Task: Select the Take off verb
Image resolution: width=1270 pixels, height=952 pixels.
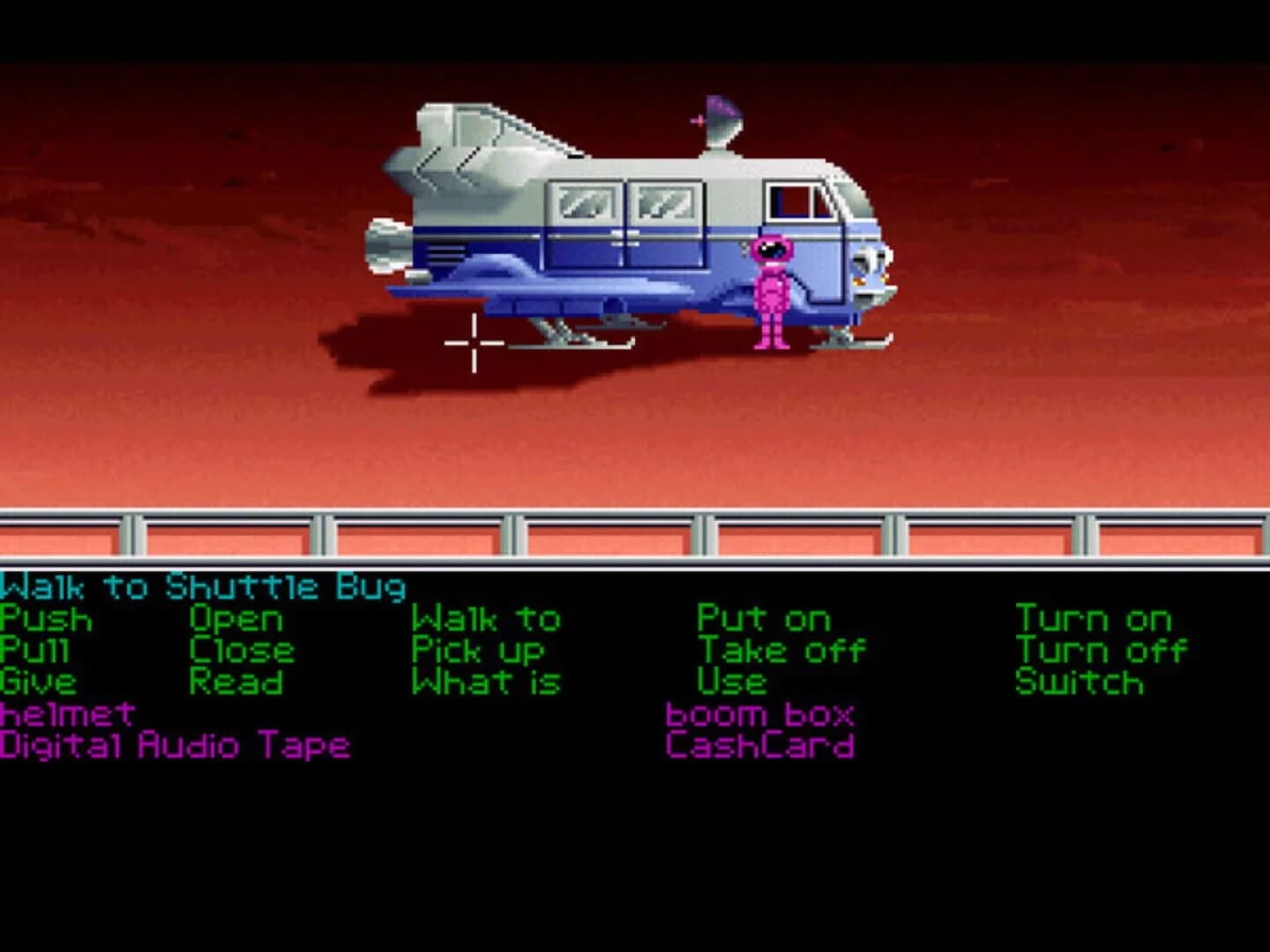Action: coord(780,651)
